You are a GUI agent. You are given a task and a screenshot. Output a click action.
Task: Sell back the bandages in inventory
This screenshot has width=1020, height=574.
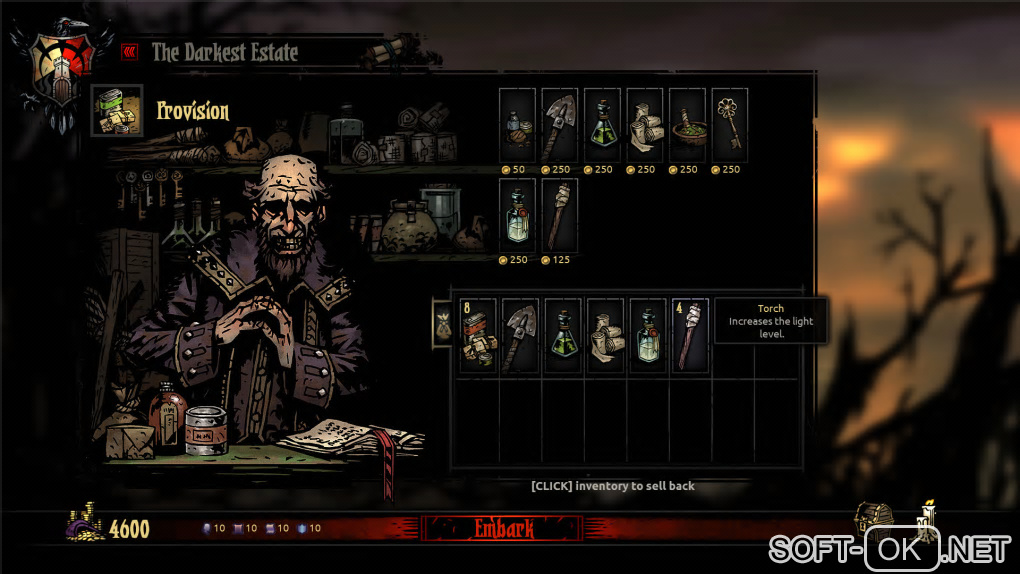[606, 336]
